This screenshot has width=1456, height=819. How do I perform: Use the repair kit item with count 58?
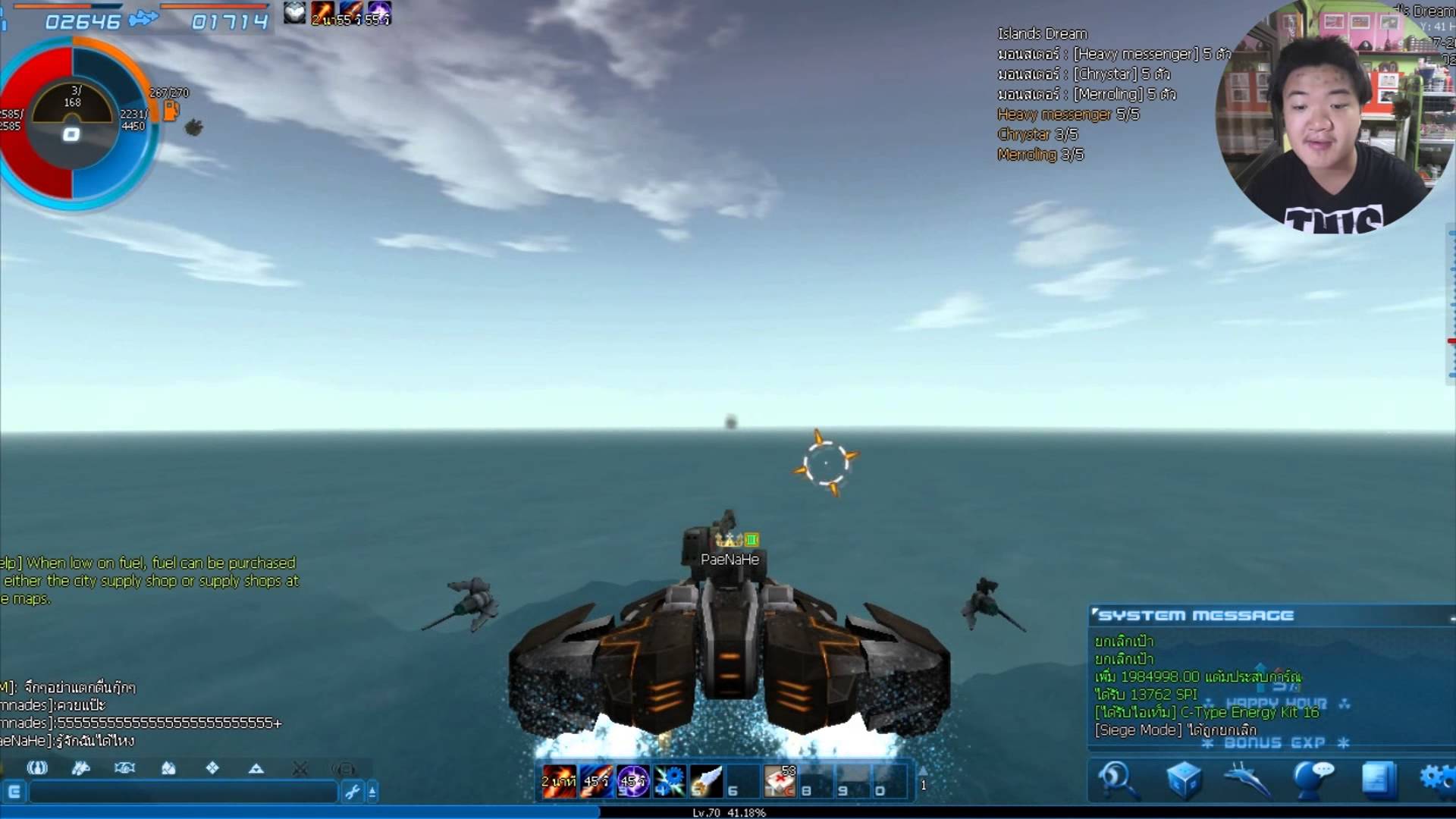click(x=780, y=781)
